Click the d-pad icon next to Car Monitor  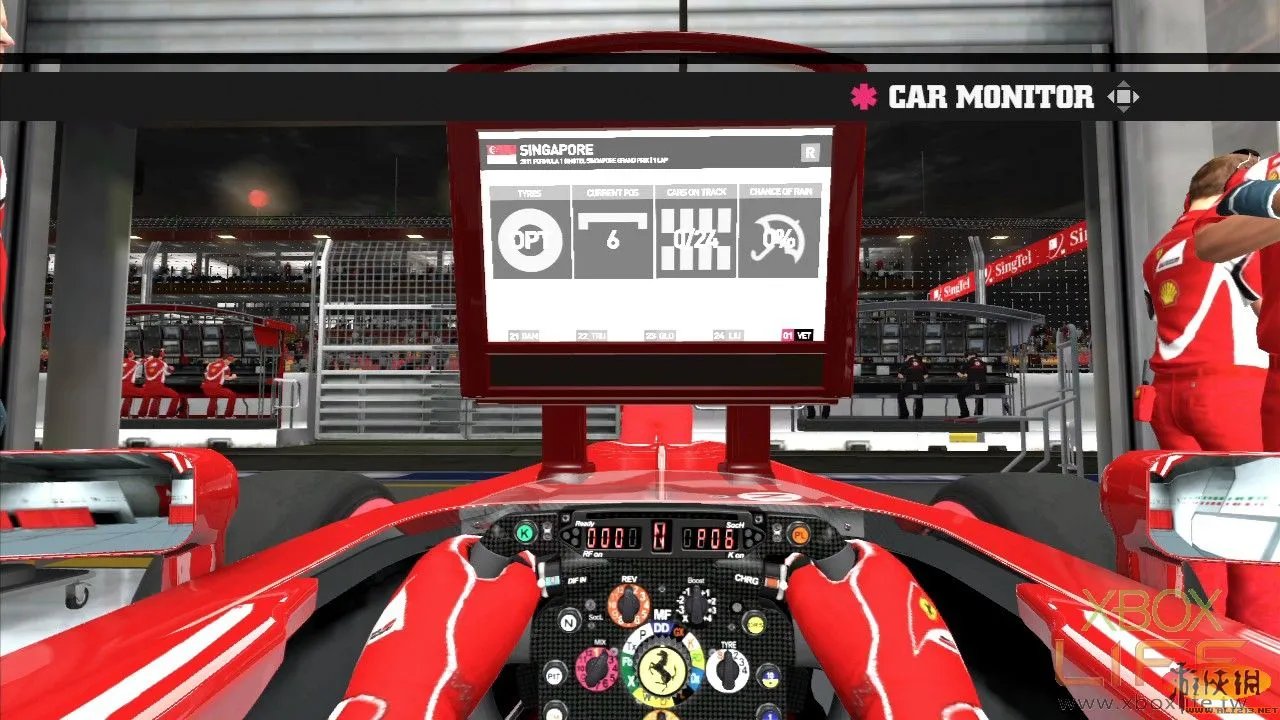click(1124, 97)
